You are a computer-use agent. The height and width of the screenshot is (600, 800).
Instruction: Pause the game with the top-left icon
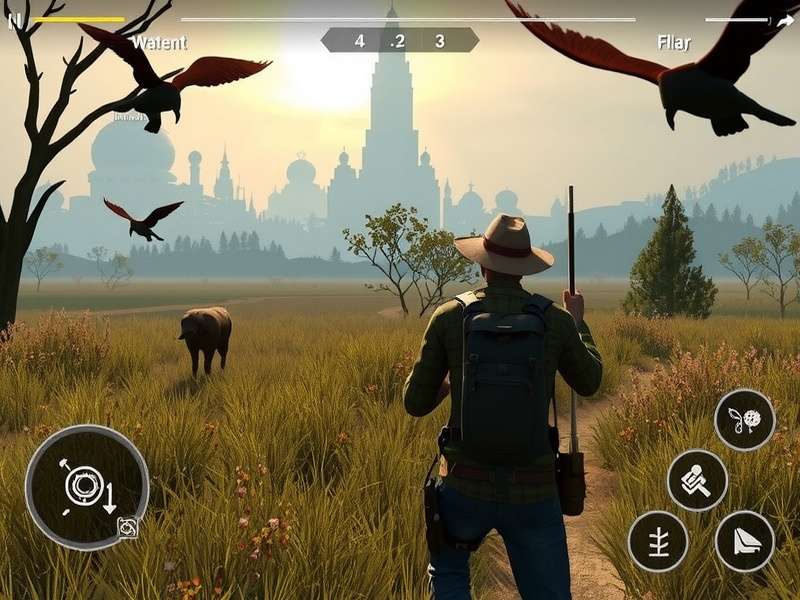[14, 20]
